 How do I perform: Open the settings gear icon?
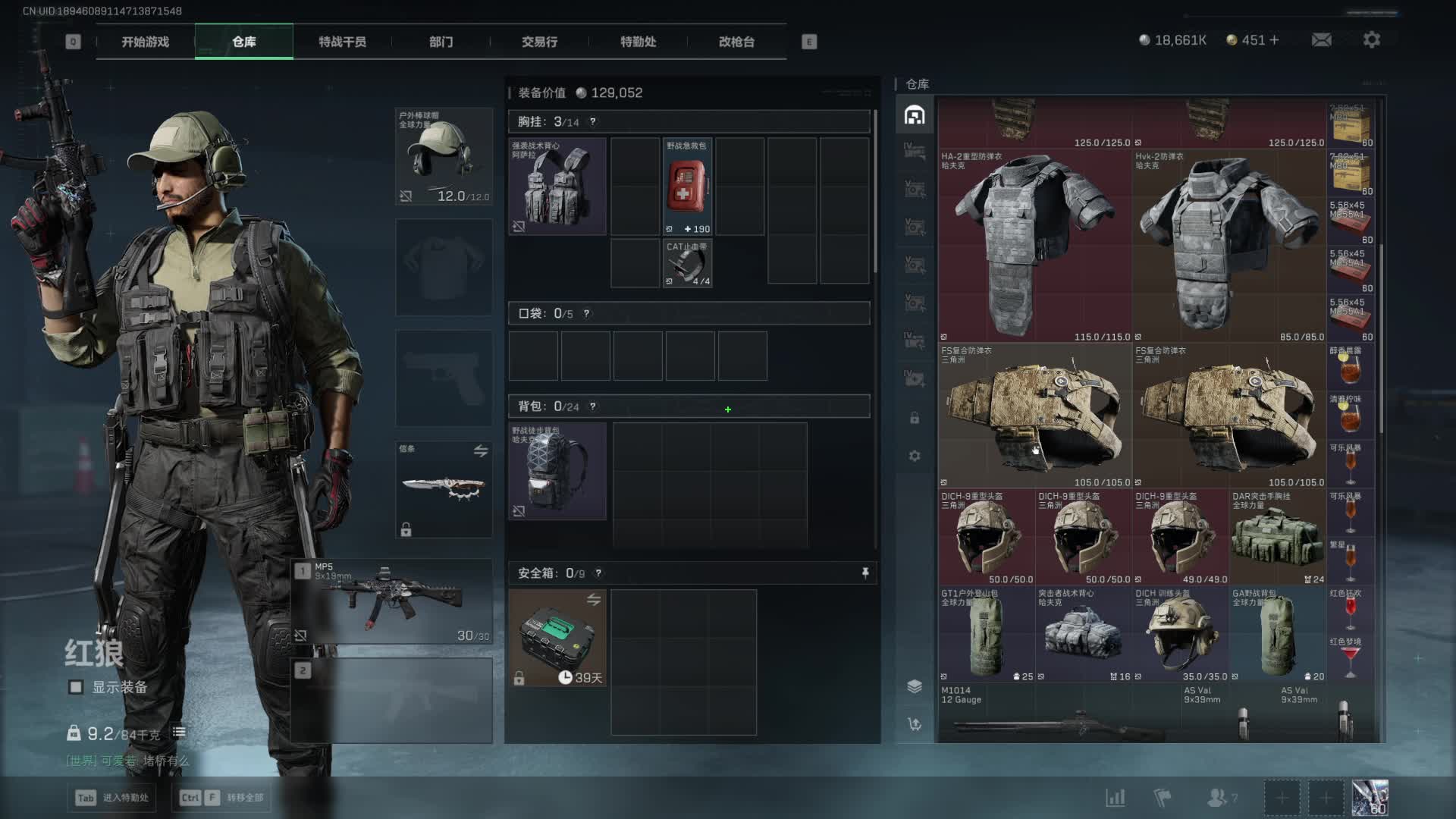[x=1371, y=39]
